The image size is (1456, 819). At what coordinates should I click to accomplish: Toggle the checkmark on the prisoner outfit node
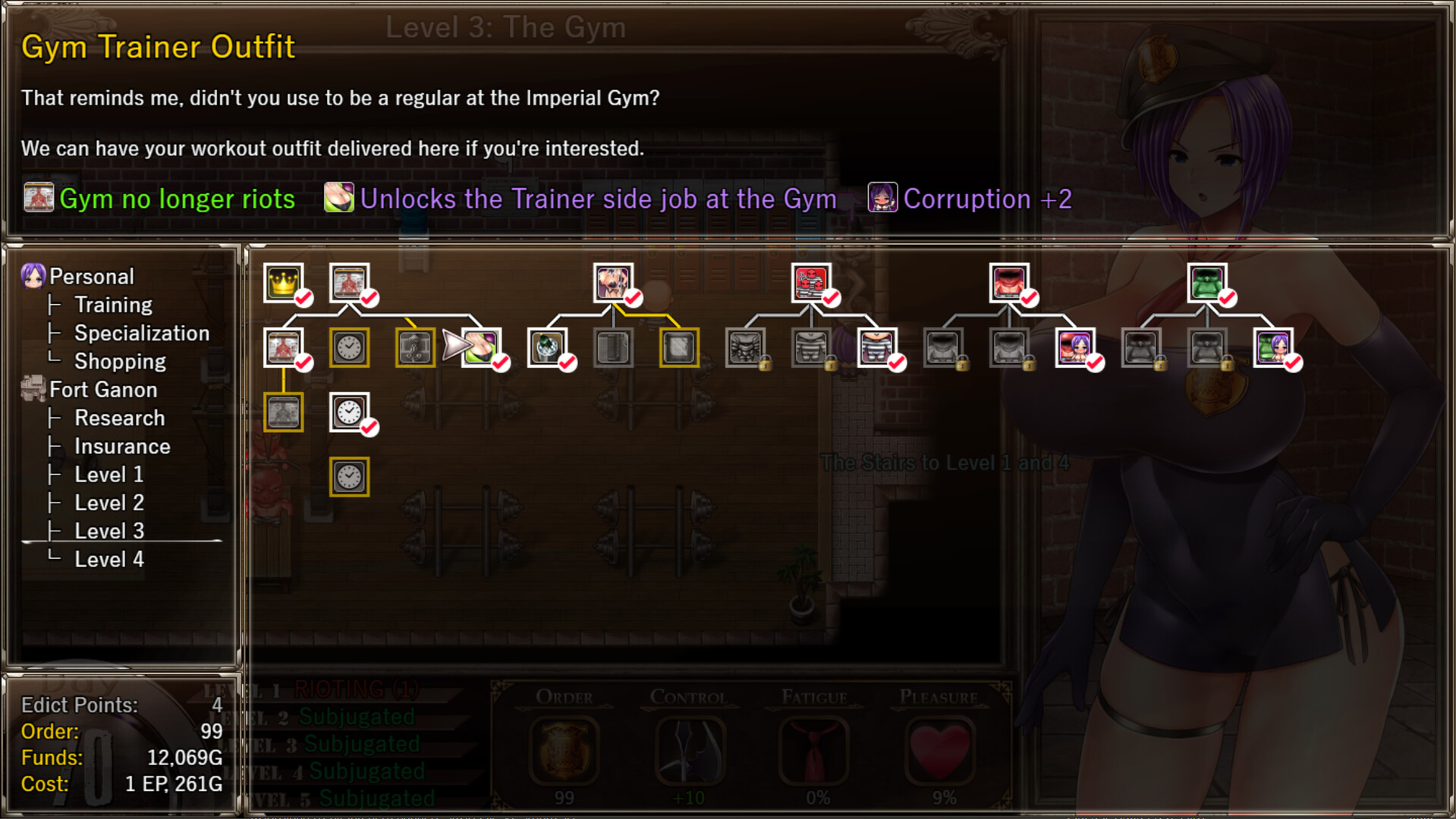896,363
